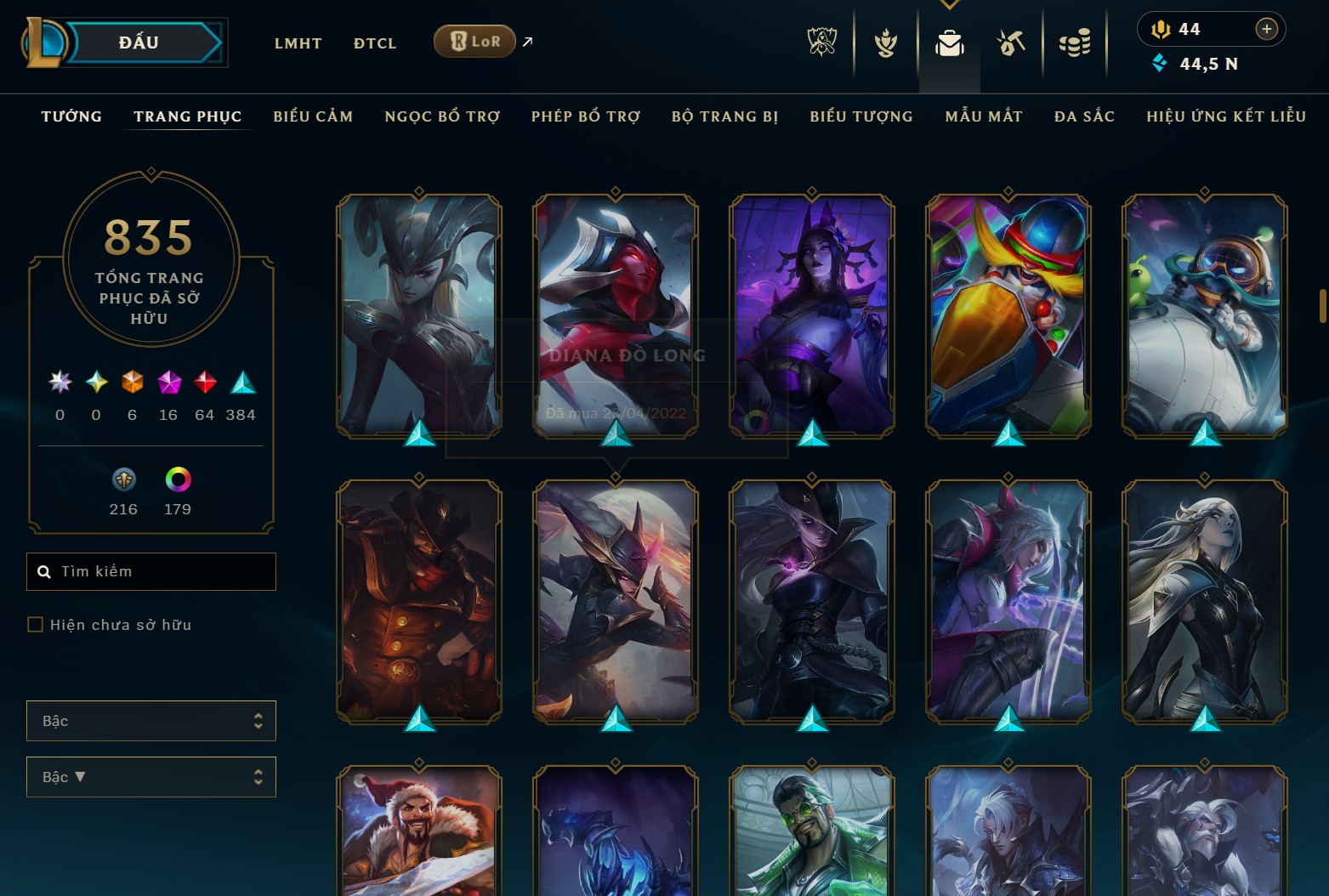Click the 'ĐẤU' play button
The image size is (1329, 896).
coord(136,42)
